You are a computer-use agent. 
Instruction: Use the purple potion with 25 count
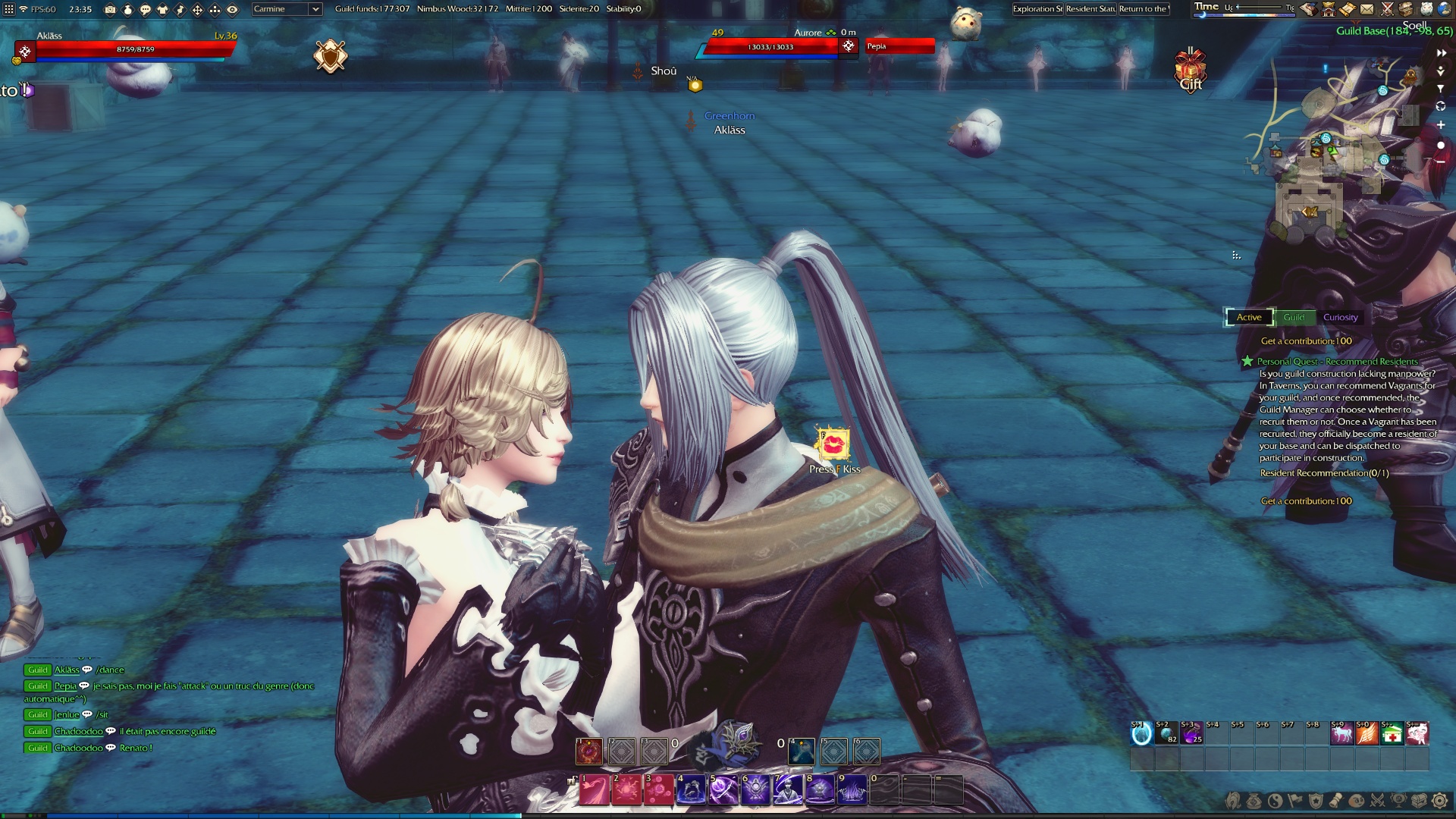click(x=1191, y=734)
